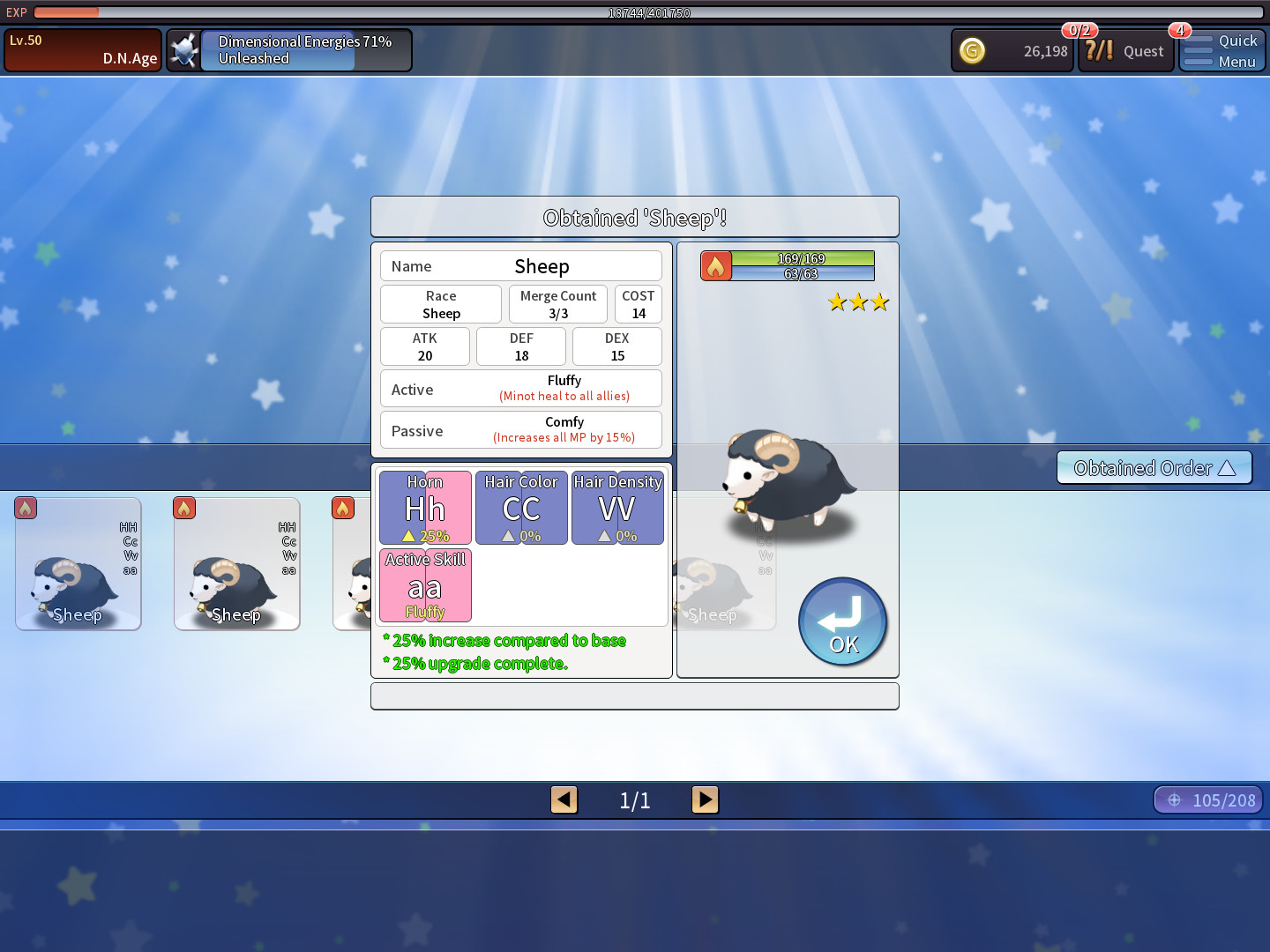Click the flame element icon beside the HP bar
Viewport: 1270px width, 952px height.
coord(716,264)
